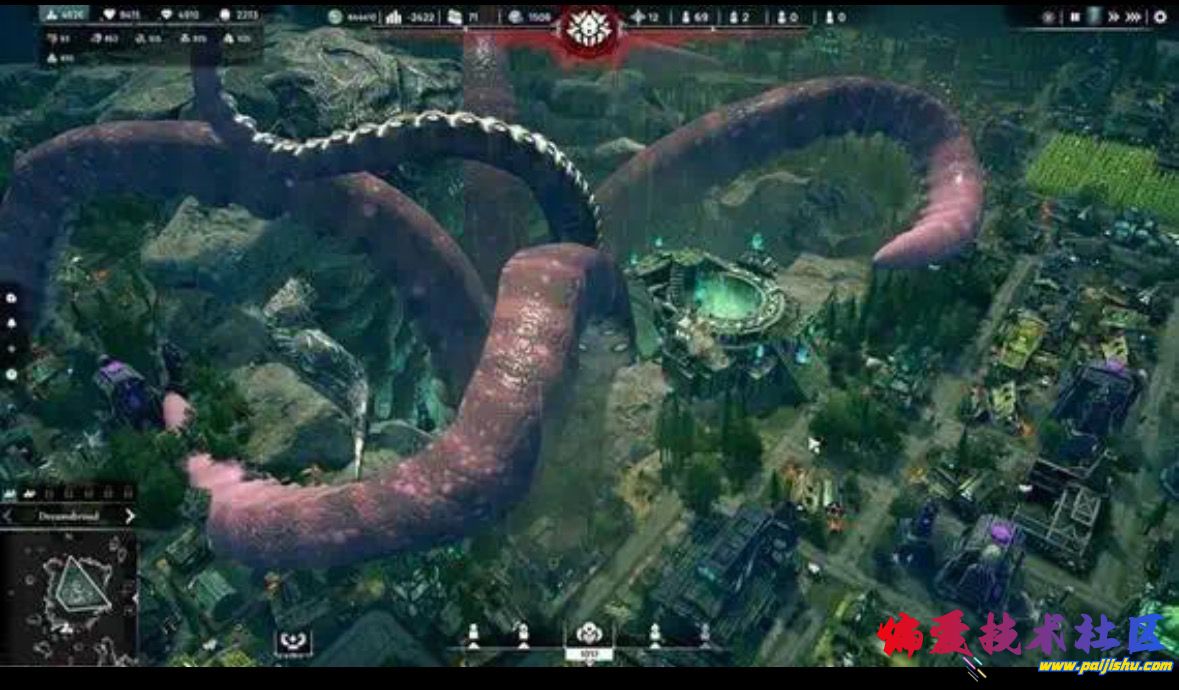Image resolution: width=1179 pixels, height=690 pixels.
Task: Open the minimap
Action: (68, 598)
